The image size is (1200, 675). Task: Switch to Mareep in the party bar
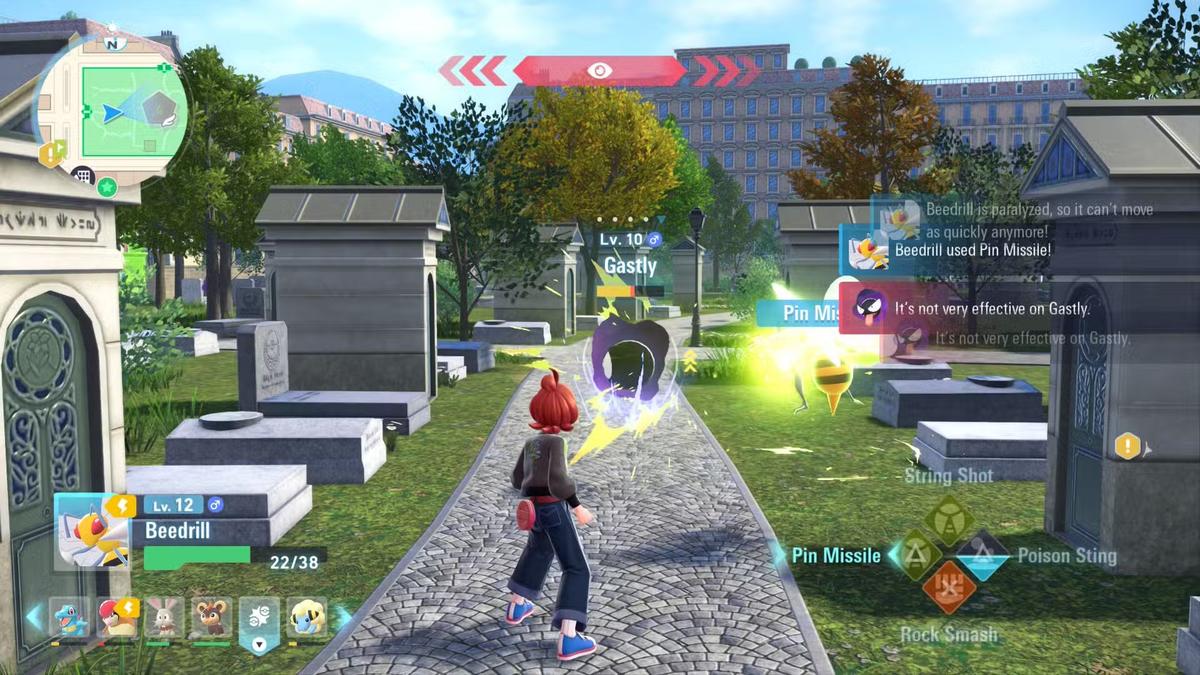coord(306,618)
